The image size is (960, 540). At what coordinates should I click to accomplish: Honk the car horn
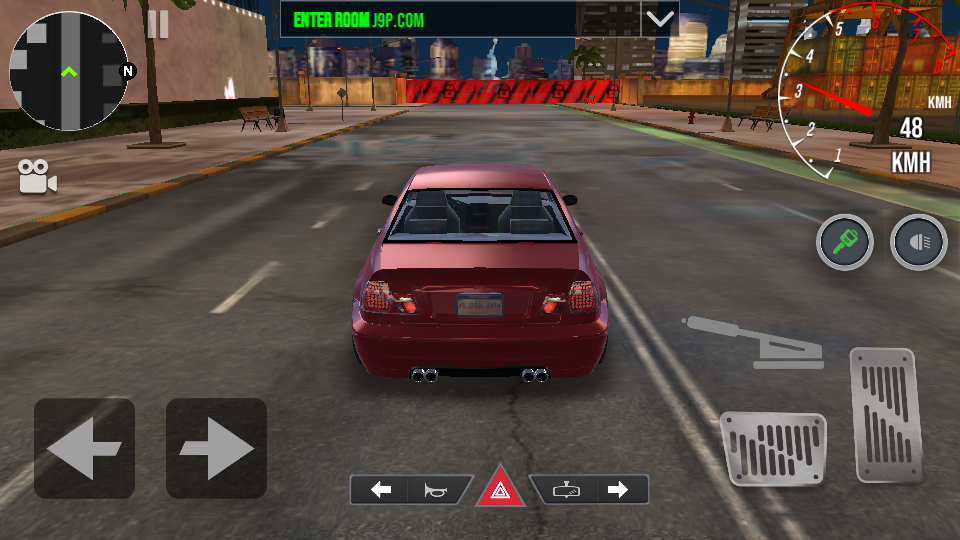437,490
